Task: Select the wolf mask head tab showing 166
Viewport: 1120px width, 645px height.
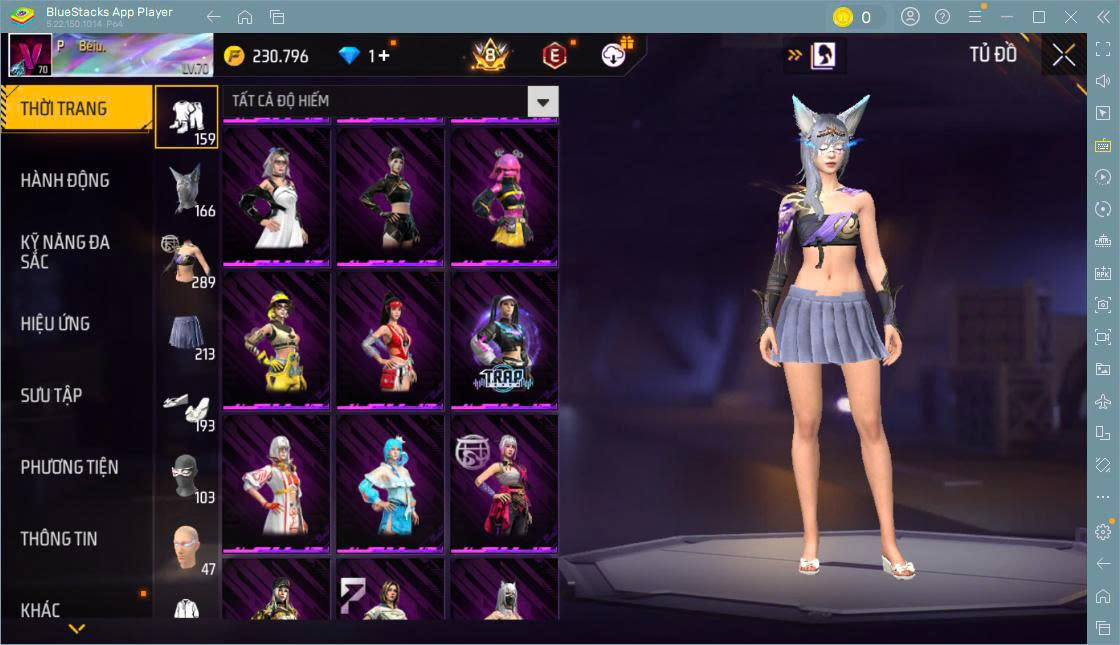Action: (187, 189)
